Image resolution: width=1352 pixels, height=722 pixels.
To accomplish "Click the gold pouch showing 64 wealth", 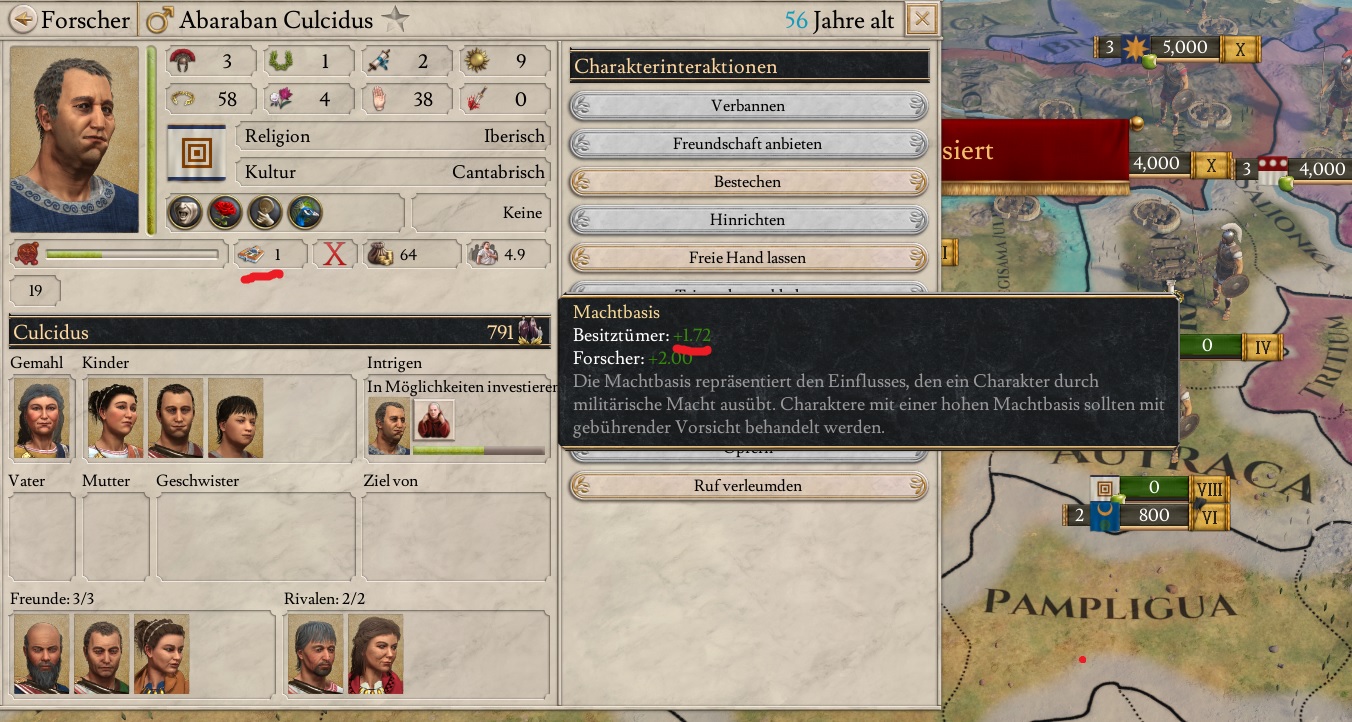I will point(380,255).
